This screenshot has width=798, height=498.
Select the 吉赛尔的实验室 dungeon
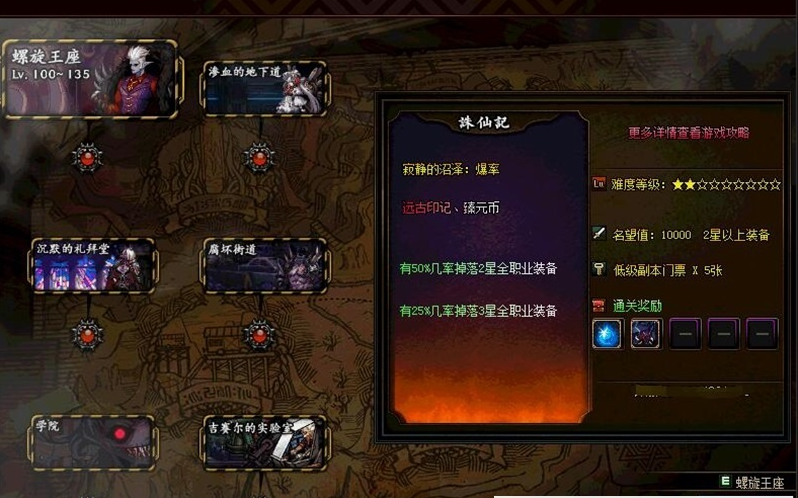point(264,441)
